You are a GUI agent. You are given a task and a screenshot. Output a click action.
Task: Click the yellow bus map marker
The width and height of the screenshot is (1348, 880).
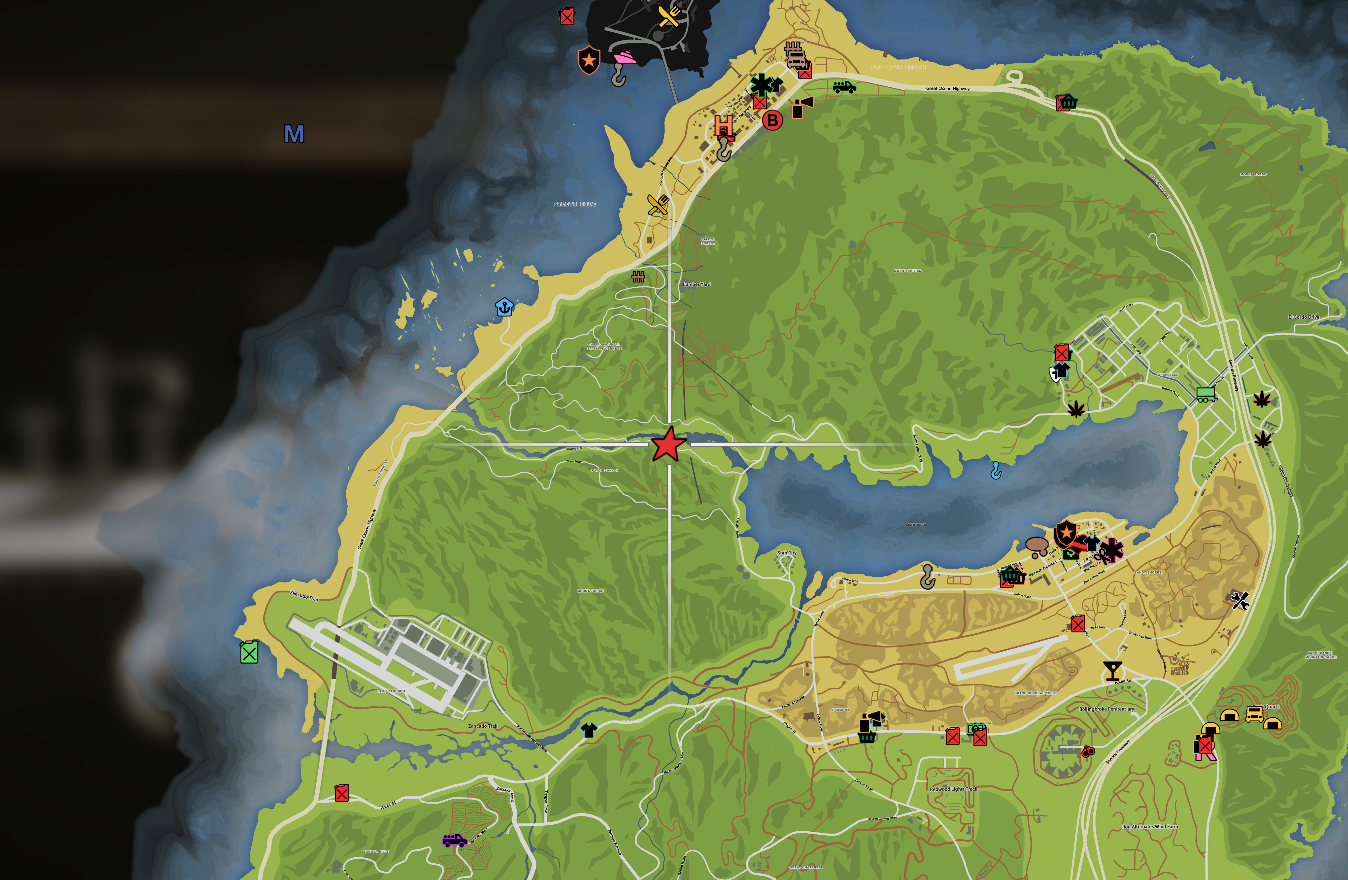click(1254, 713)
